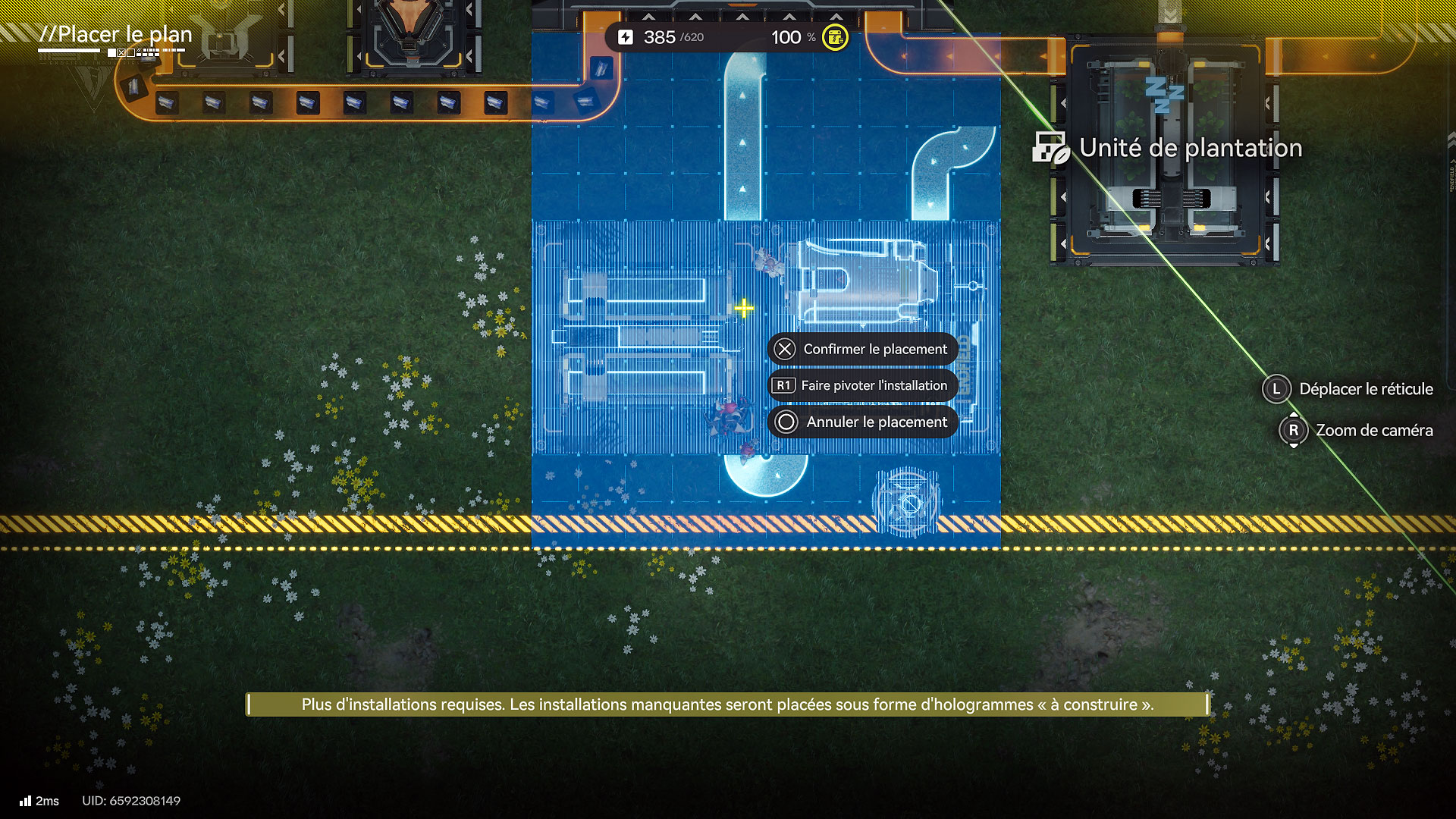Viewport: 1456px width, 819px height.
Task: Open the yellow power grid icon
Action: point(835,37)
